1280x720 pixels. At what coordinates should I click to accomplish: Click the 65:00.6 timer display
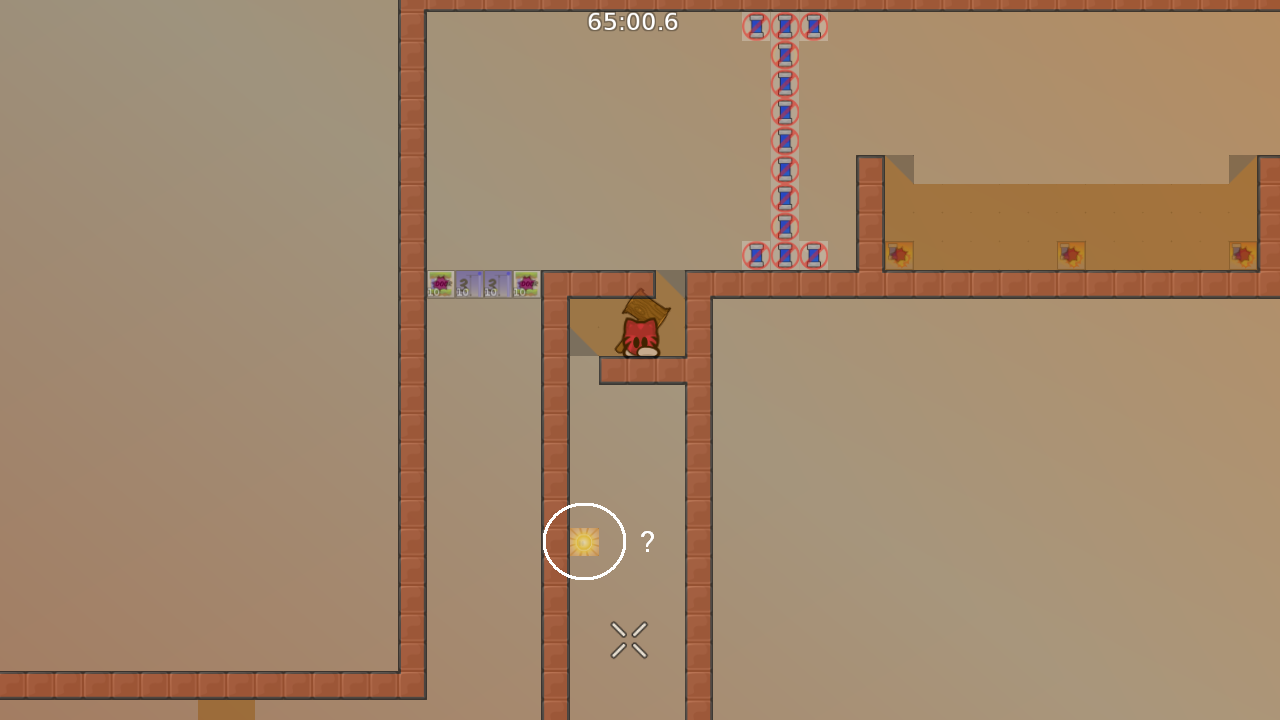click(x=634, y=20)
